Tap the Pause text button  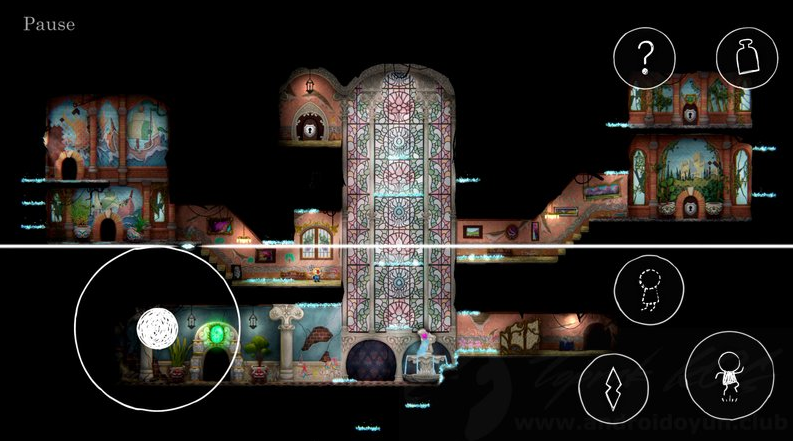point(49,23)
